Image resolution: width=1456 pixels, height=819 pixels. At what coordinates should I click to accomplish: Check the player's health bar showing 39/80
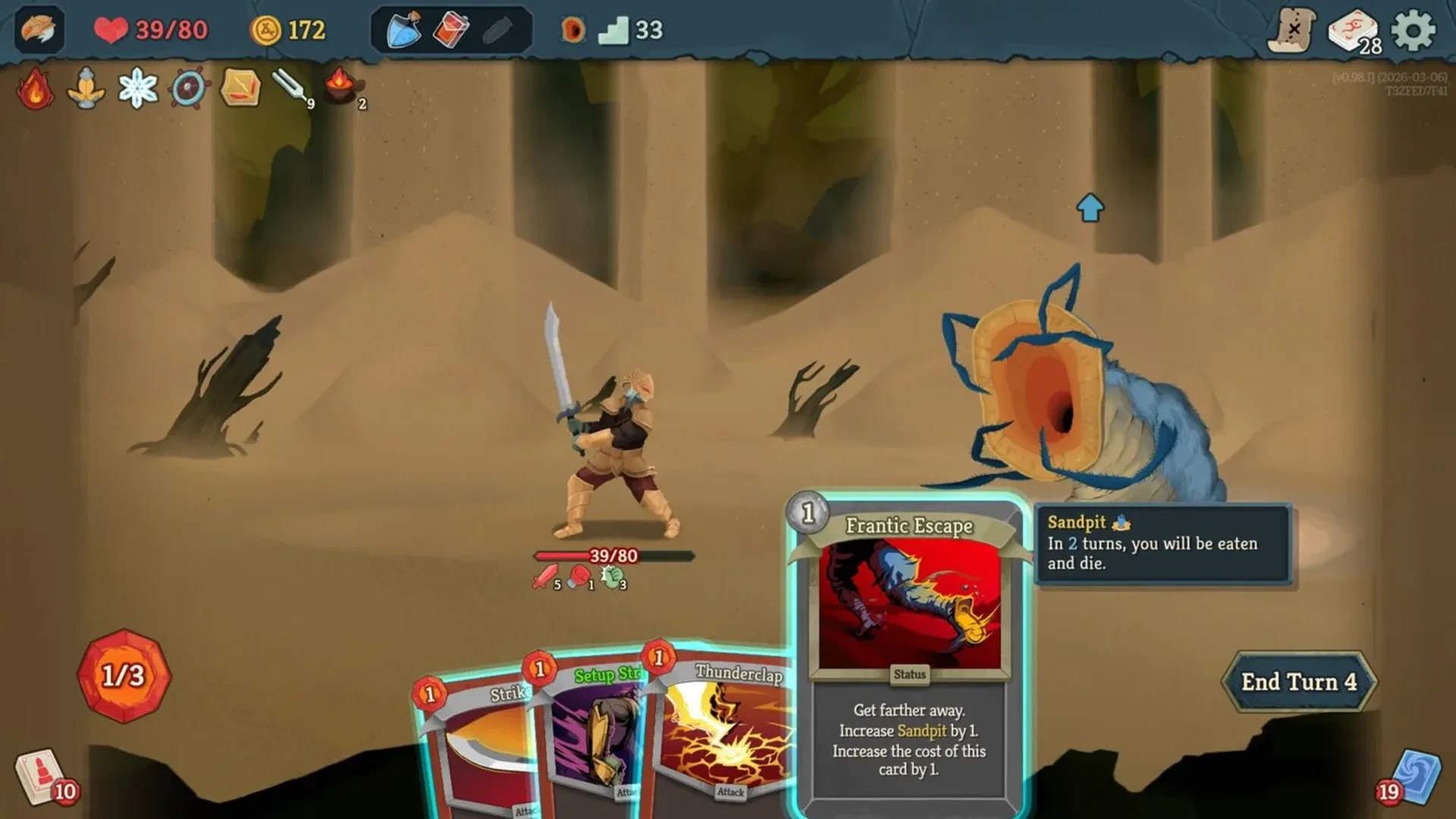(614, 555)
